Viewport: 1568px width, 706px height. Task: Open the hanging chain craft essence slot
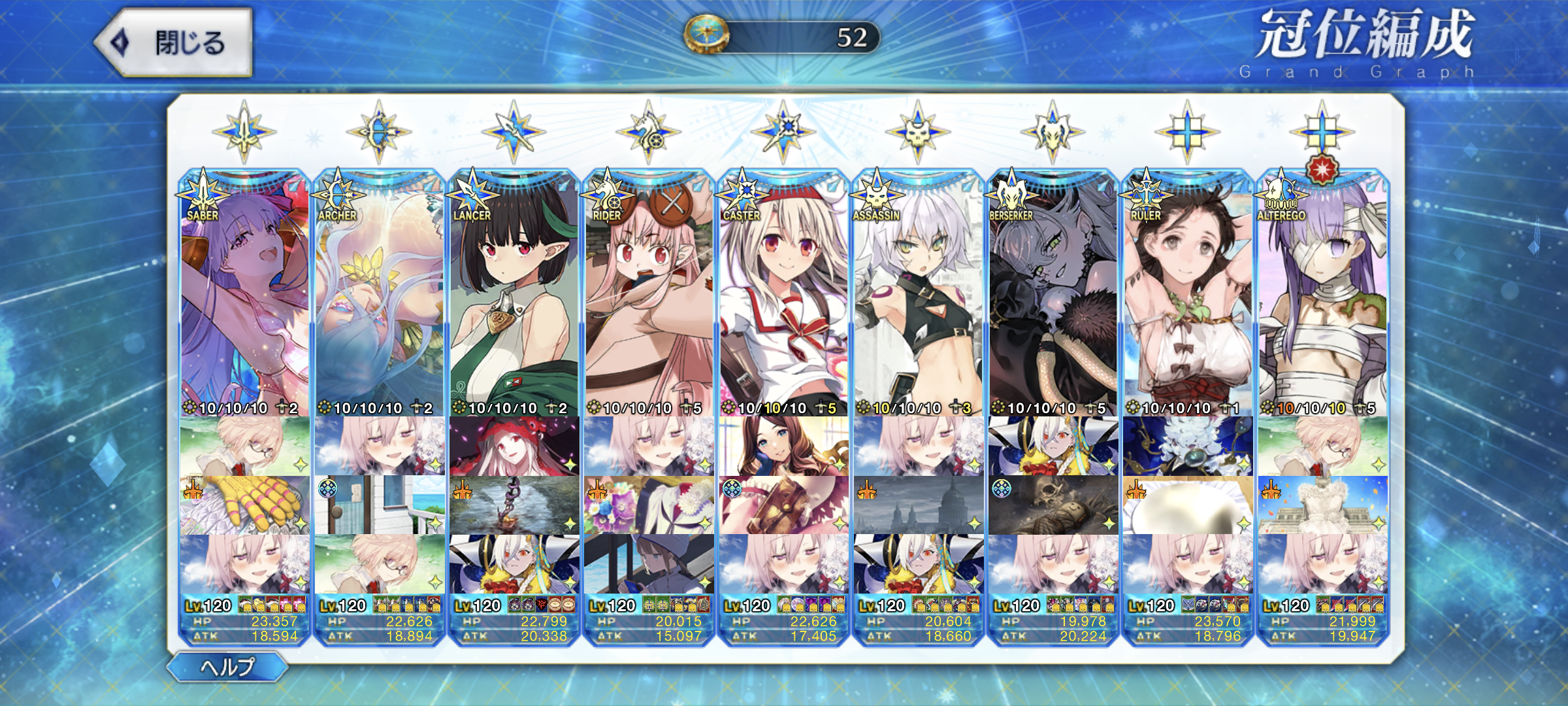pos(514,505)
